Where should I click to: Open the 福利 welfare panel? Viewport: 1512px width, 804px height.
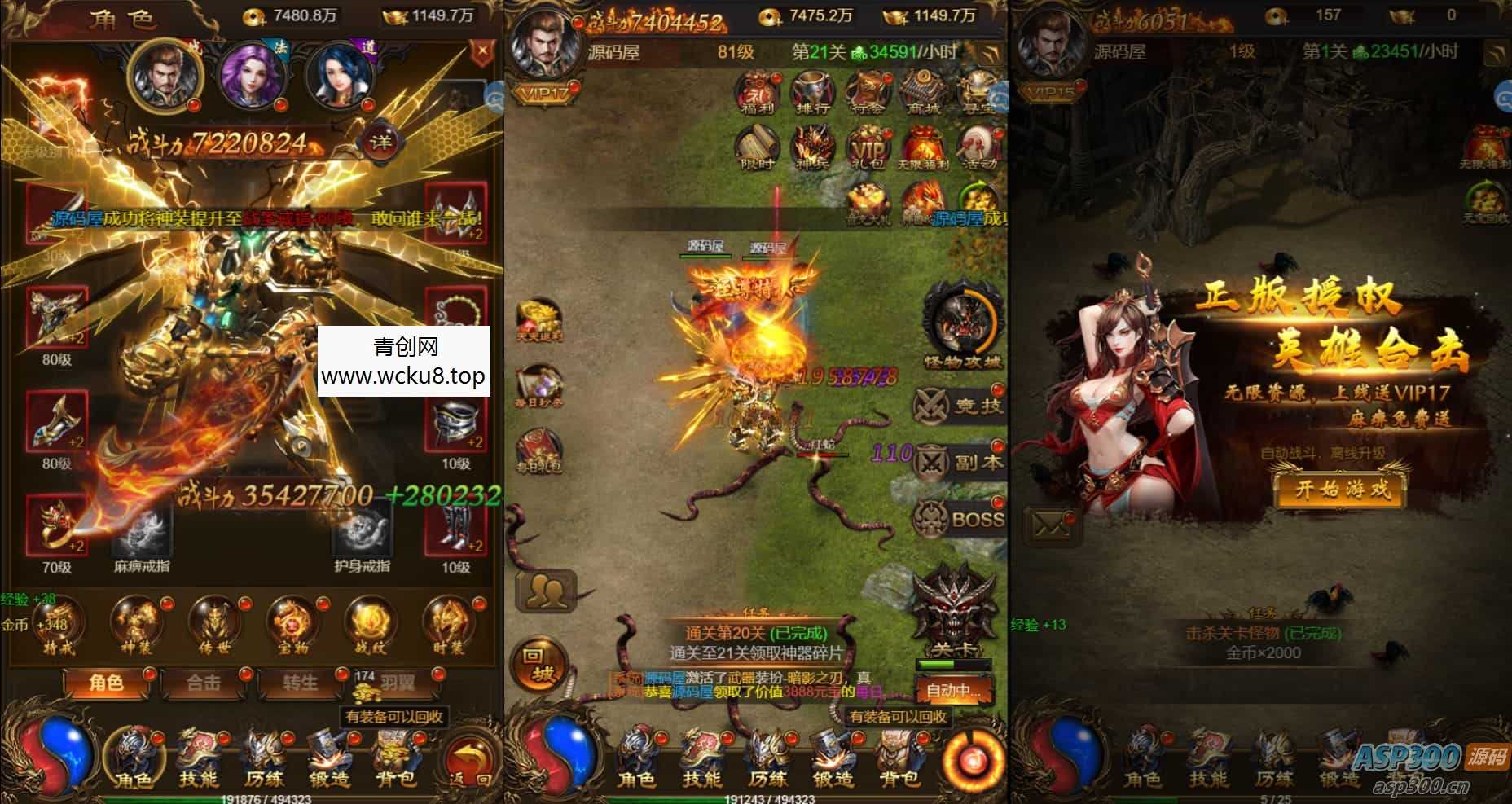pos(756,92)
